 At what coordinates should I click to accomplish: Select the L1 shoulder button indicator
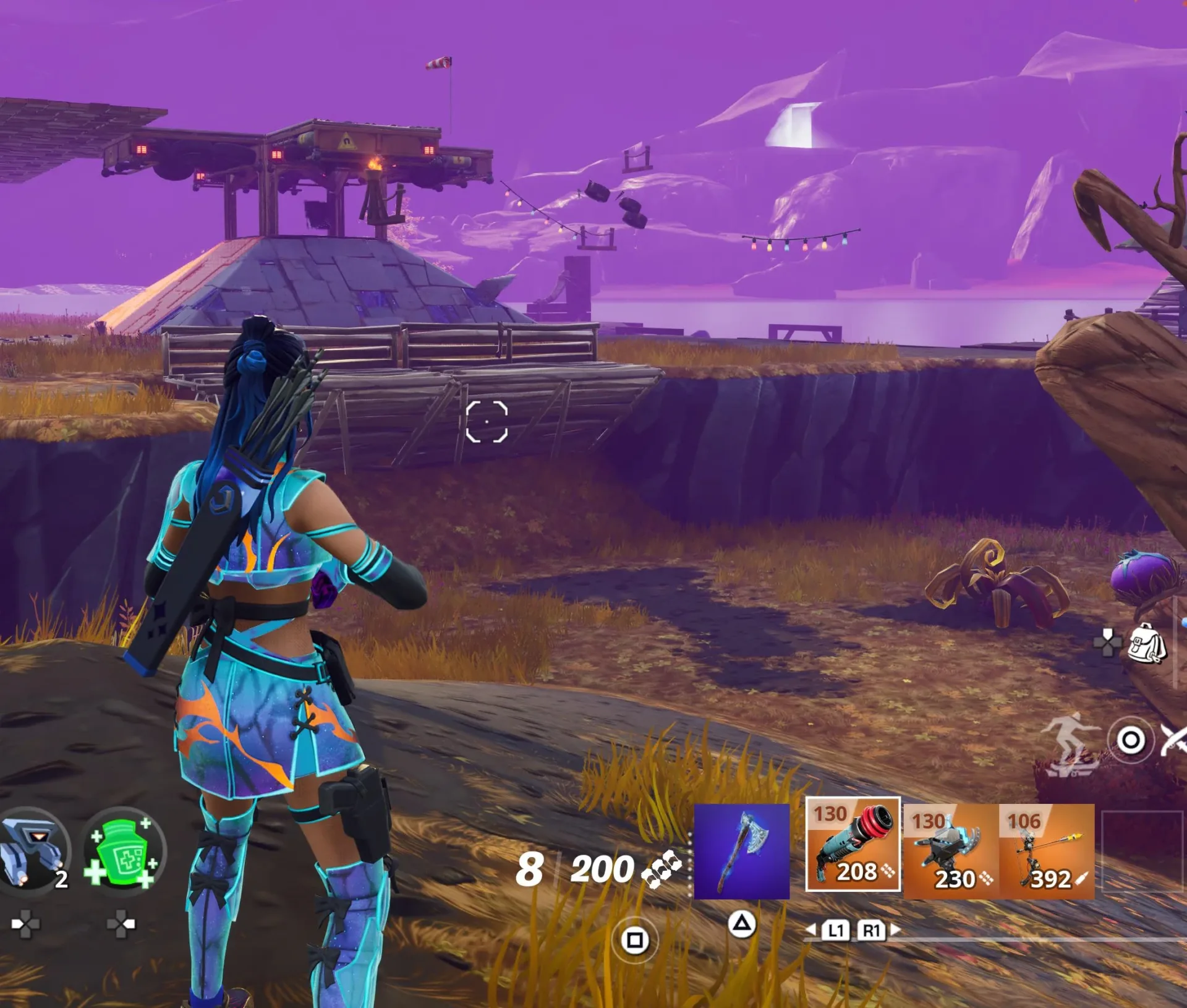tap(836, 930)
